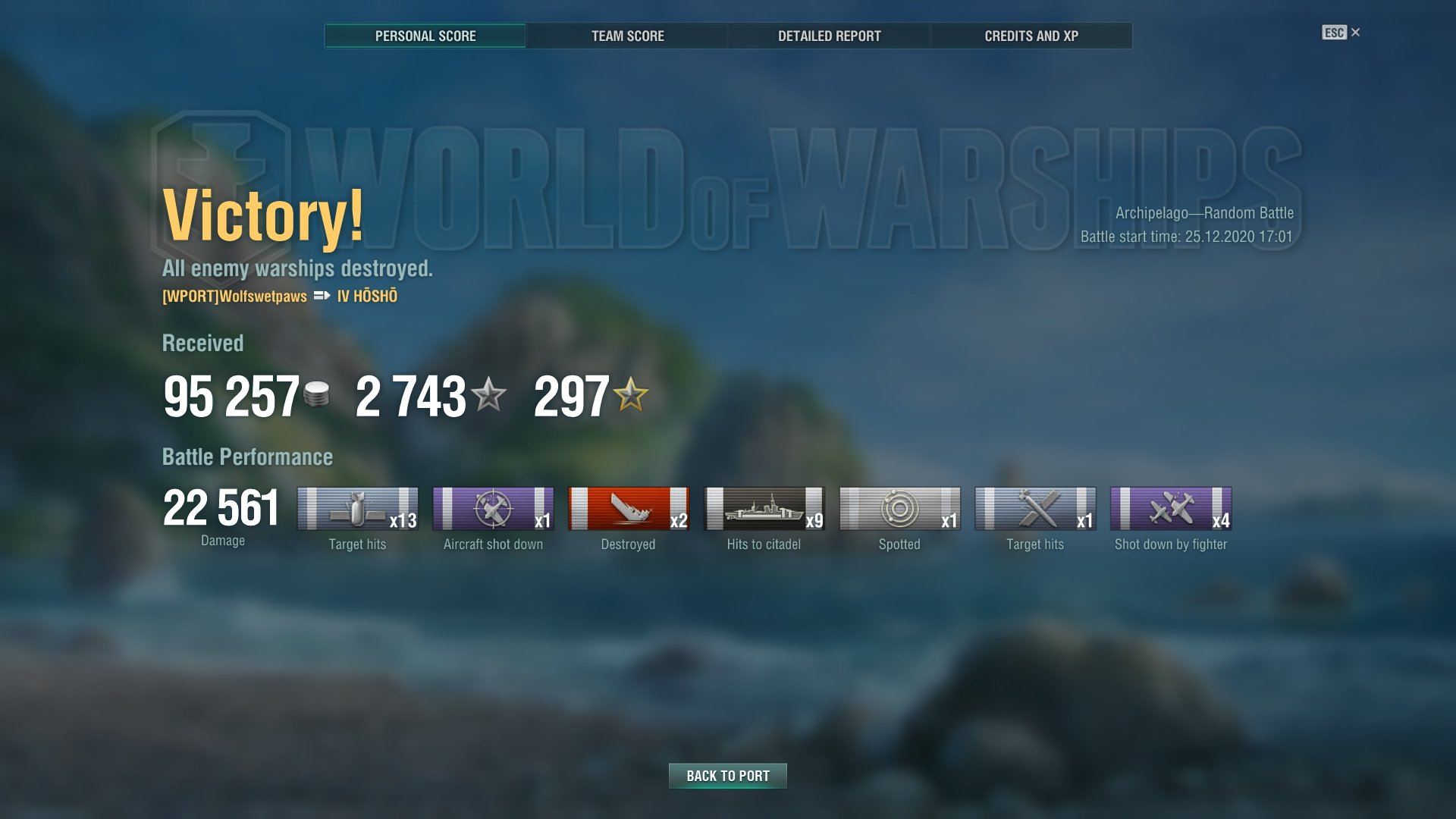Select the Hits to citadel ribbon
This screenshot has width=1456, height=819.
point(764,508)
